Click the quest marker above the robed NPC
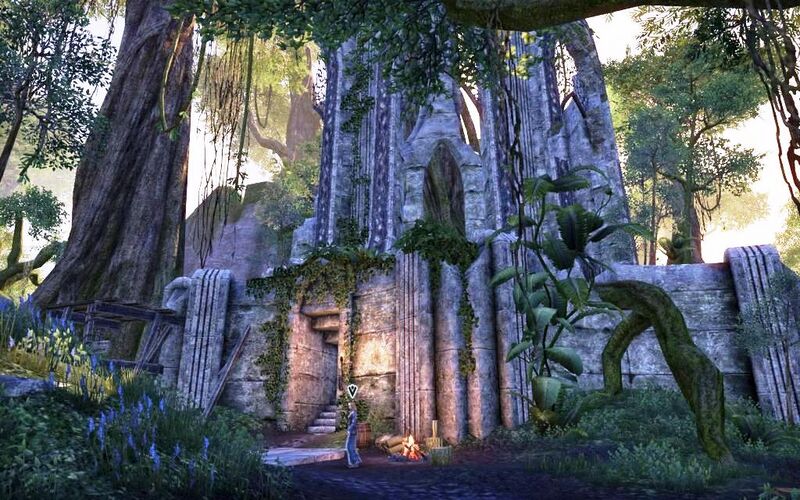 pos(352,390)
